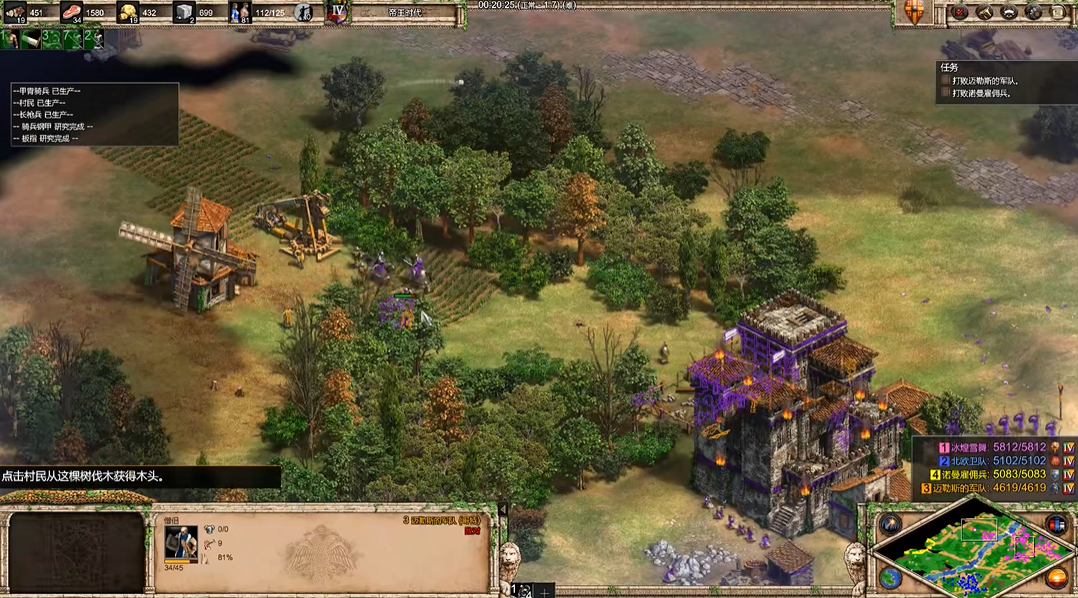Screen dimensions: 1078x598
Task: Select the idle villager button
Action: click(304, 13)
